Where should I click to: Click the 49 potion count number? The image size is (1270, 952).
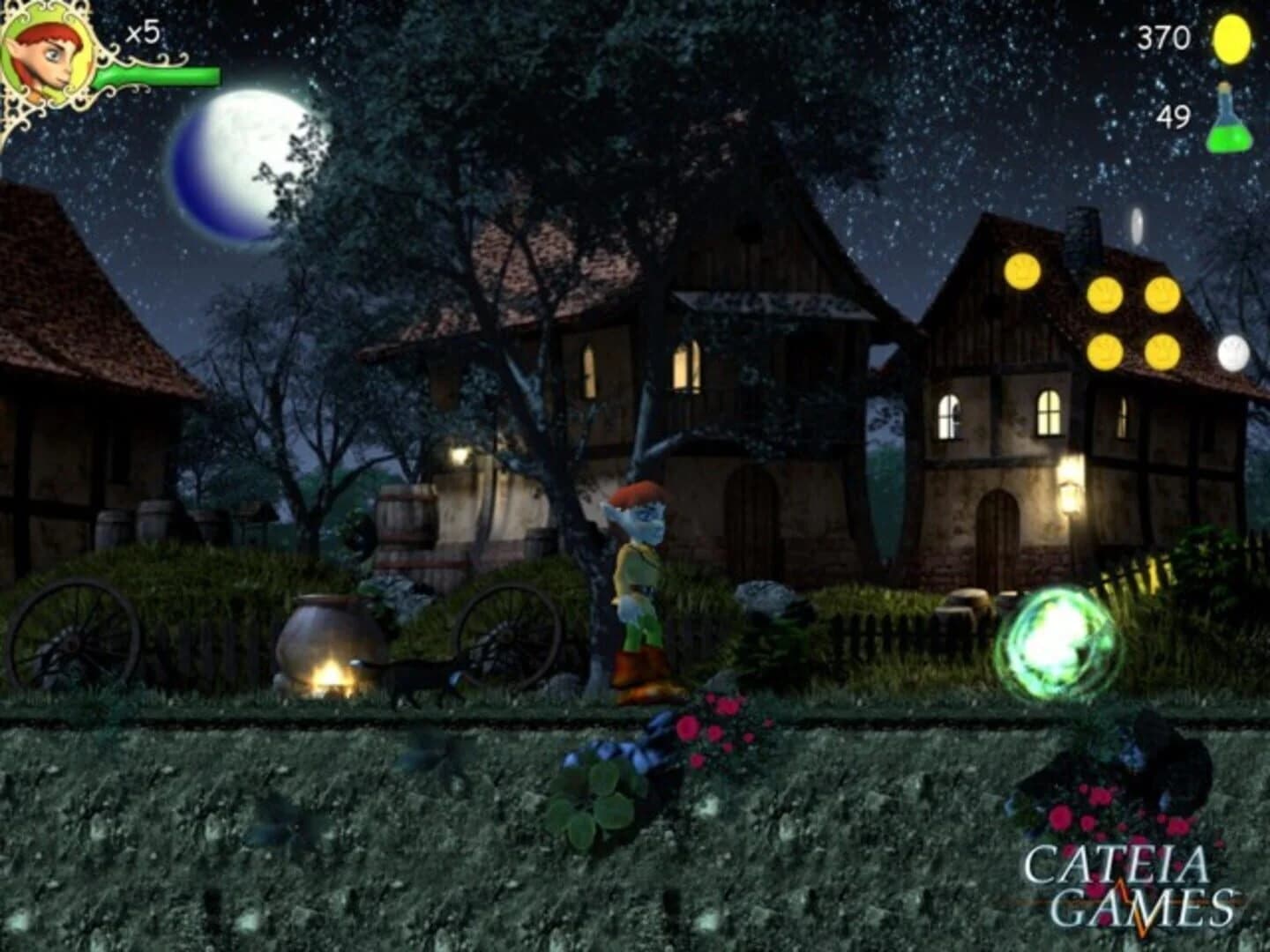pos(1175,115)
